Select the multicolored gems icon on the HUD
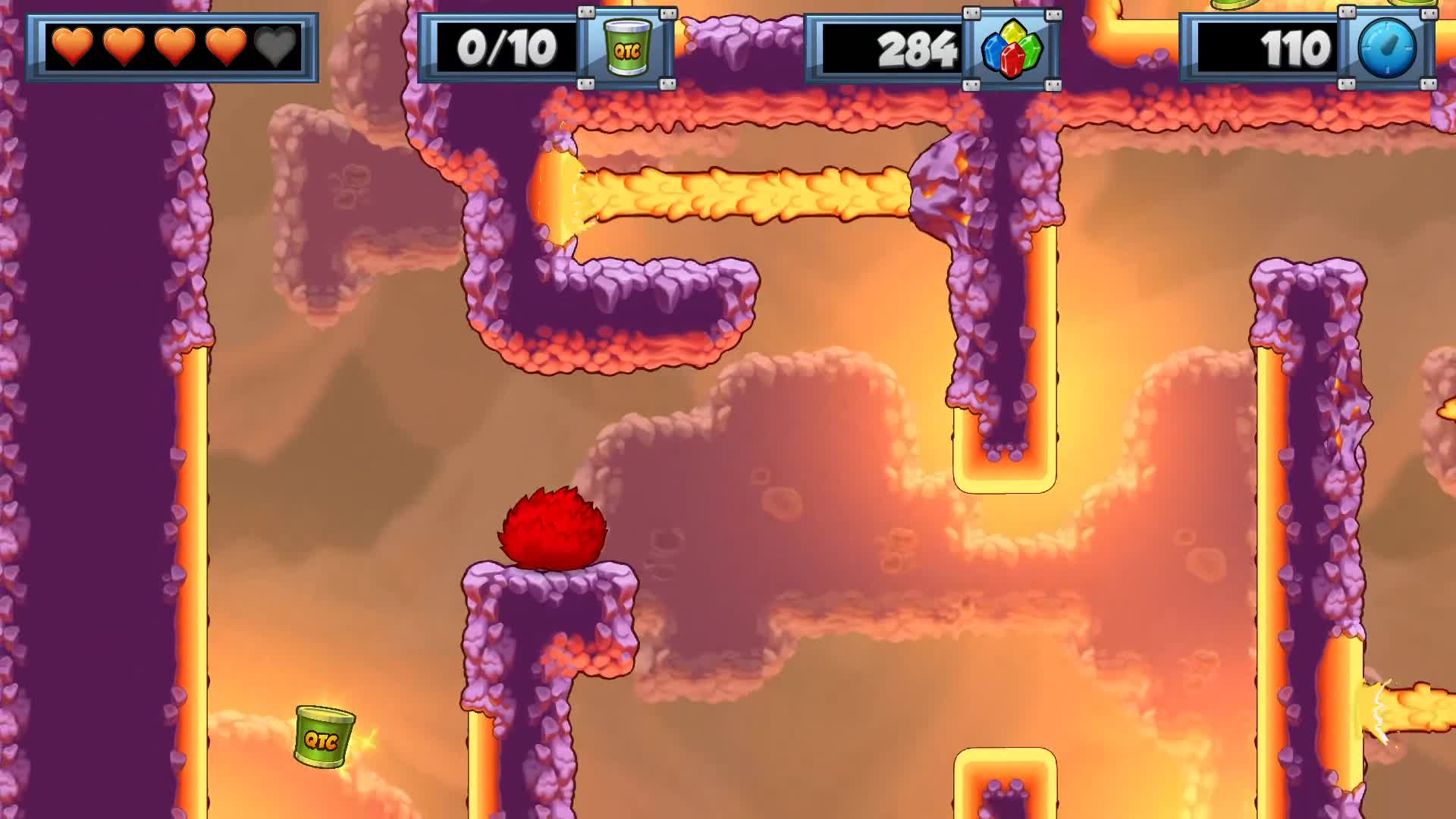 click(x=1013, y=50)
